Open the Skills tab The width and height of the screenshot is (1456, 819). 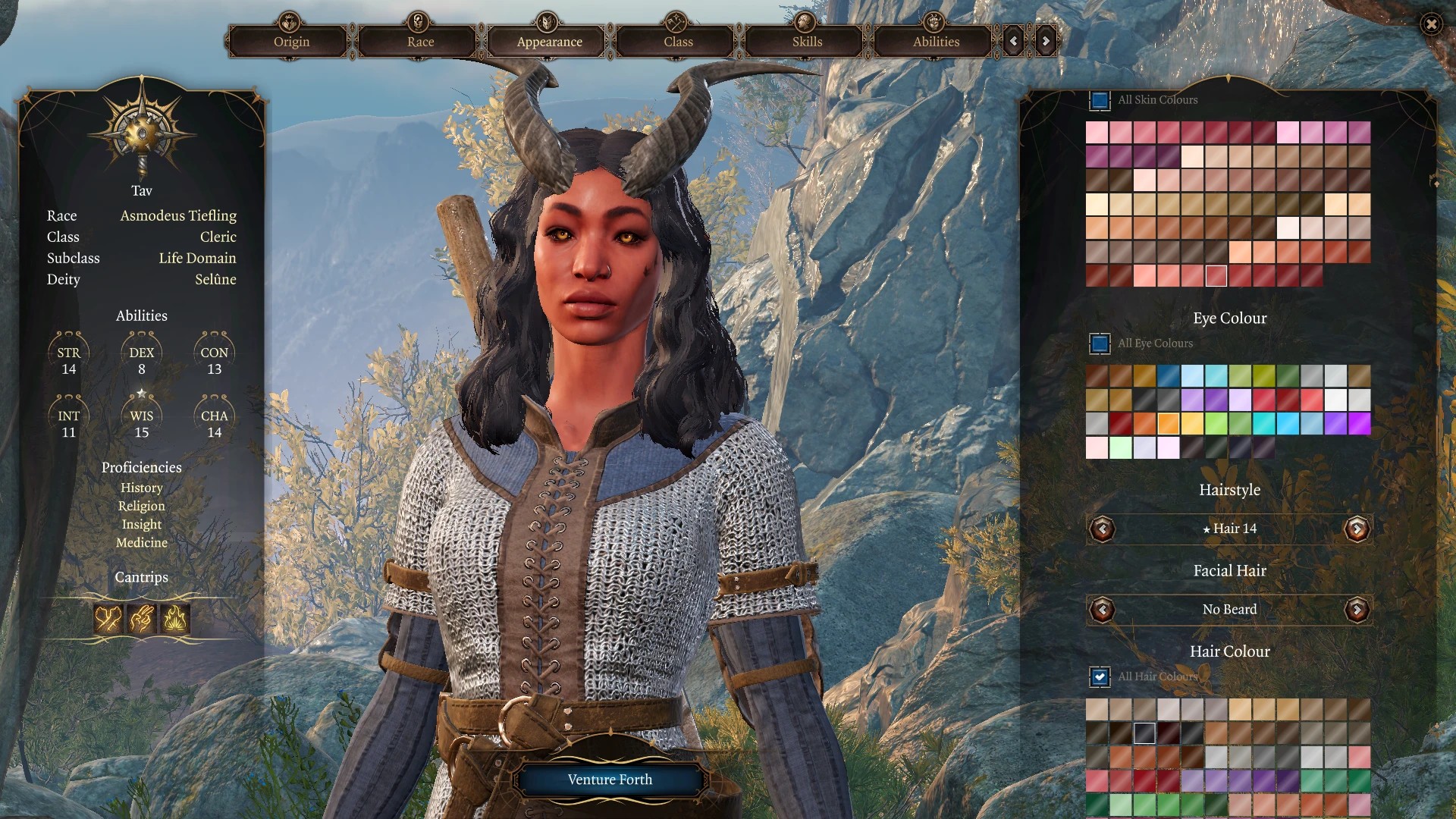click(x=807, y=42)
